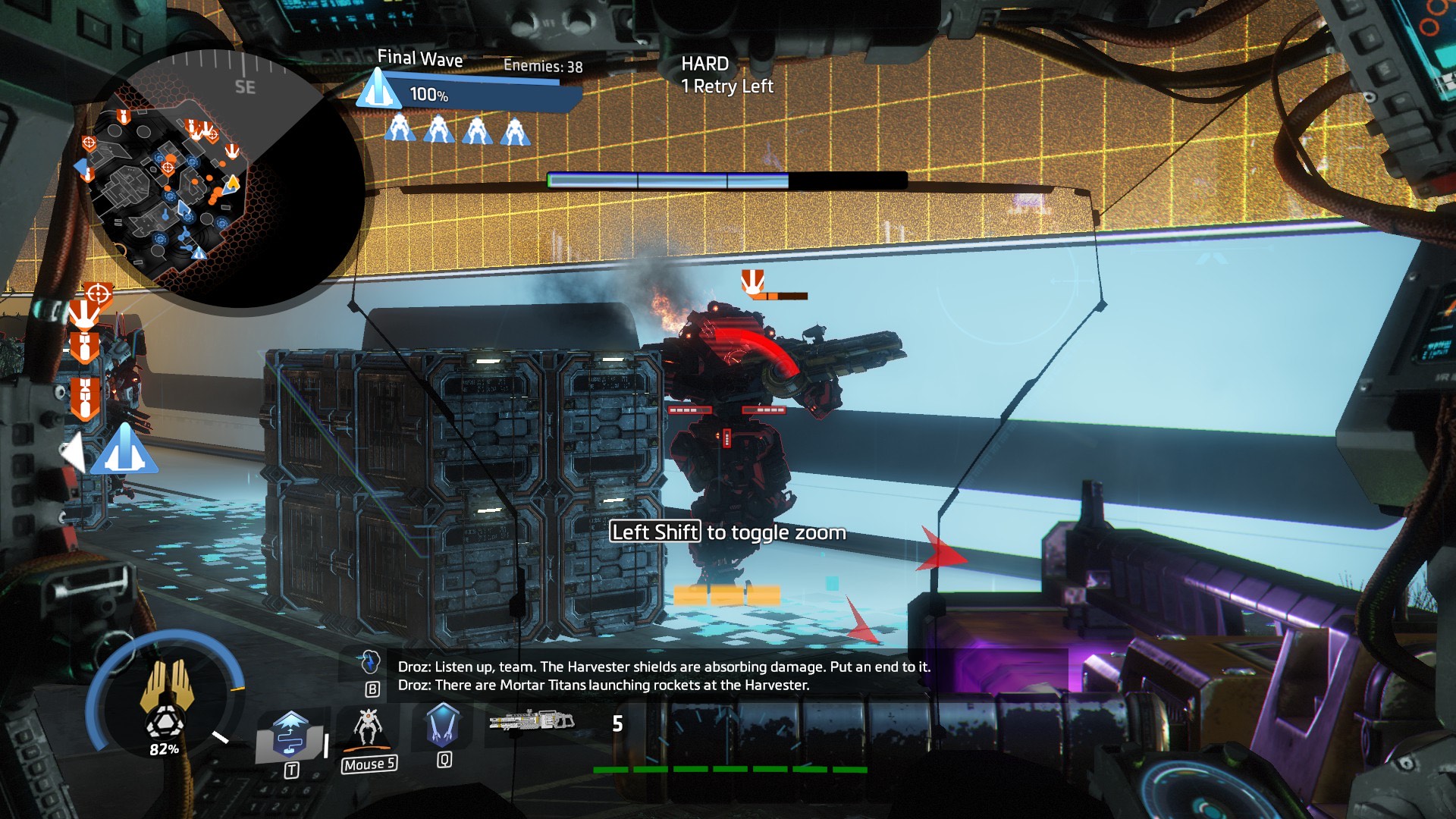This screenshot has width=1456, height=819.
Task: Select the white rifle weapon icon
Action: click(x=532, y=720)
